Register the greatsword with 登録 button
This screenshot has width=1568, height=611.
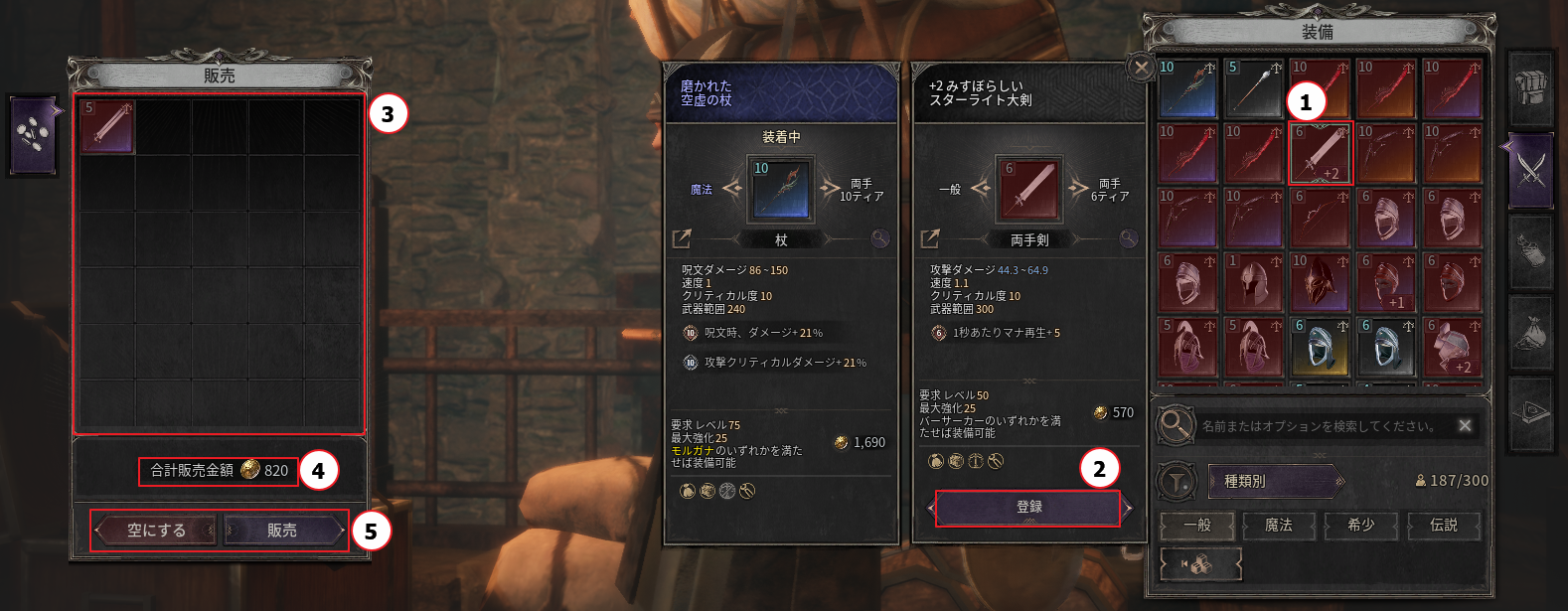click(x=1028, y=507)
